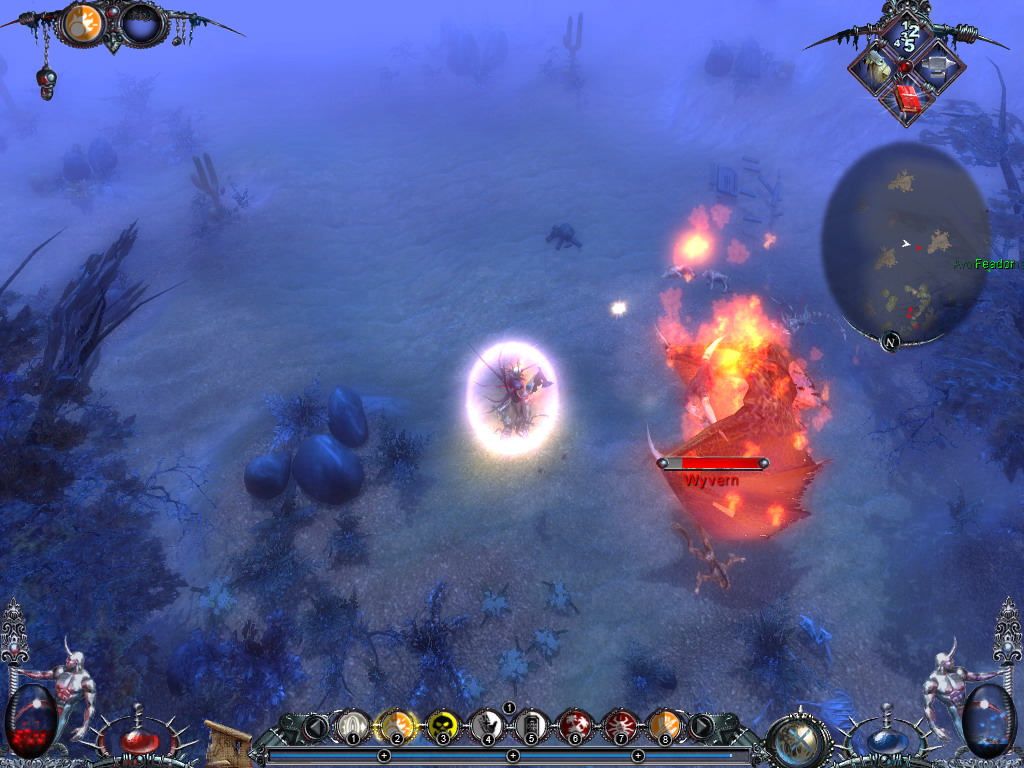Click the oval minimap

tap(903, 240)
